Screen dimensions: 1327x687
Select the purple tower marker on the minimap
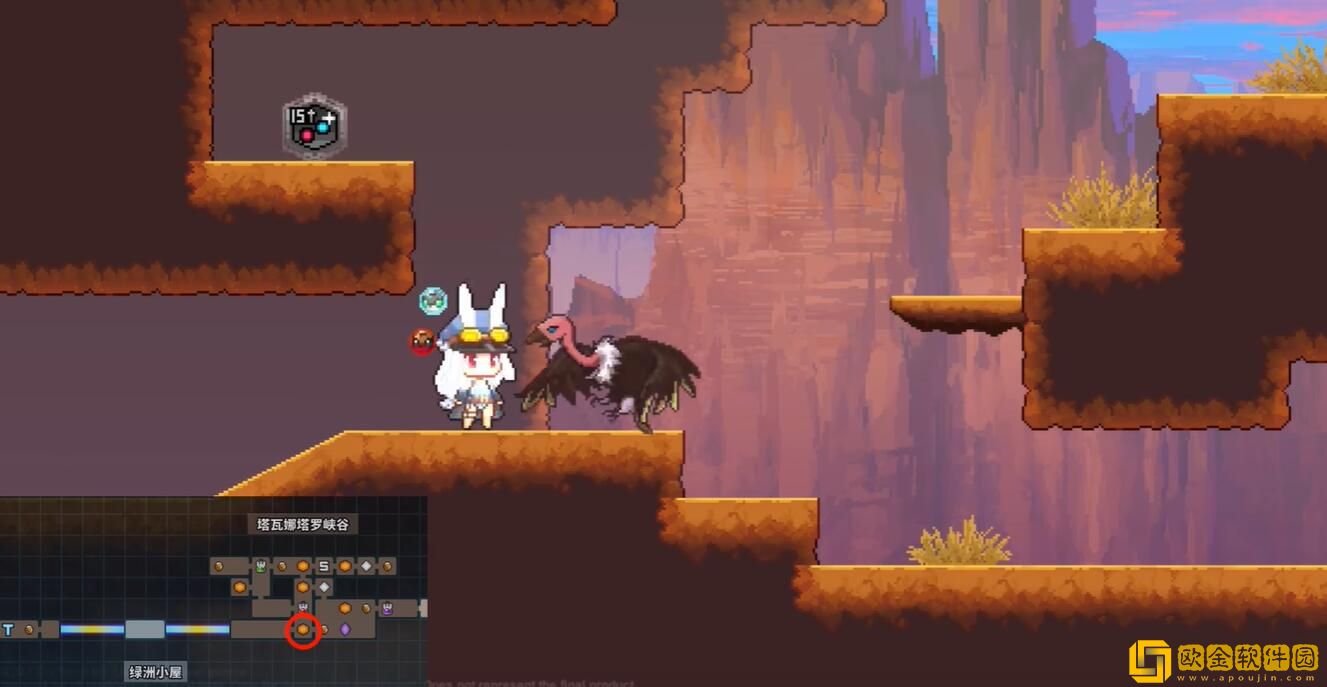click(387, 608)
